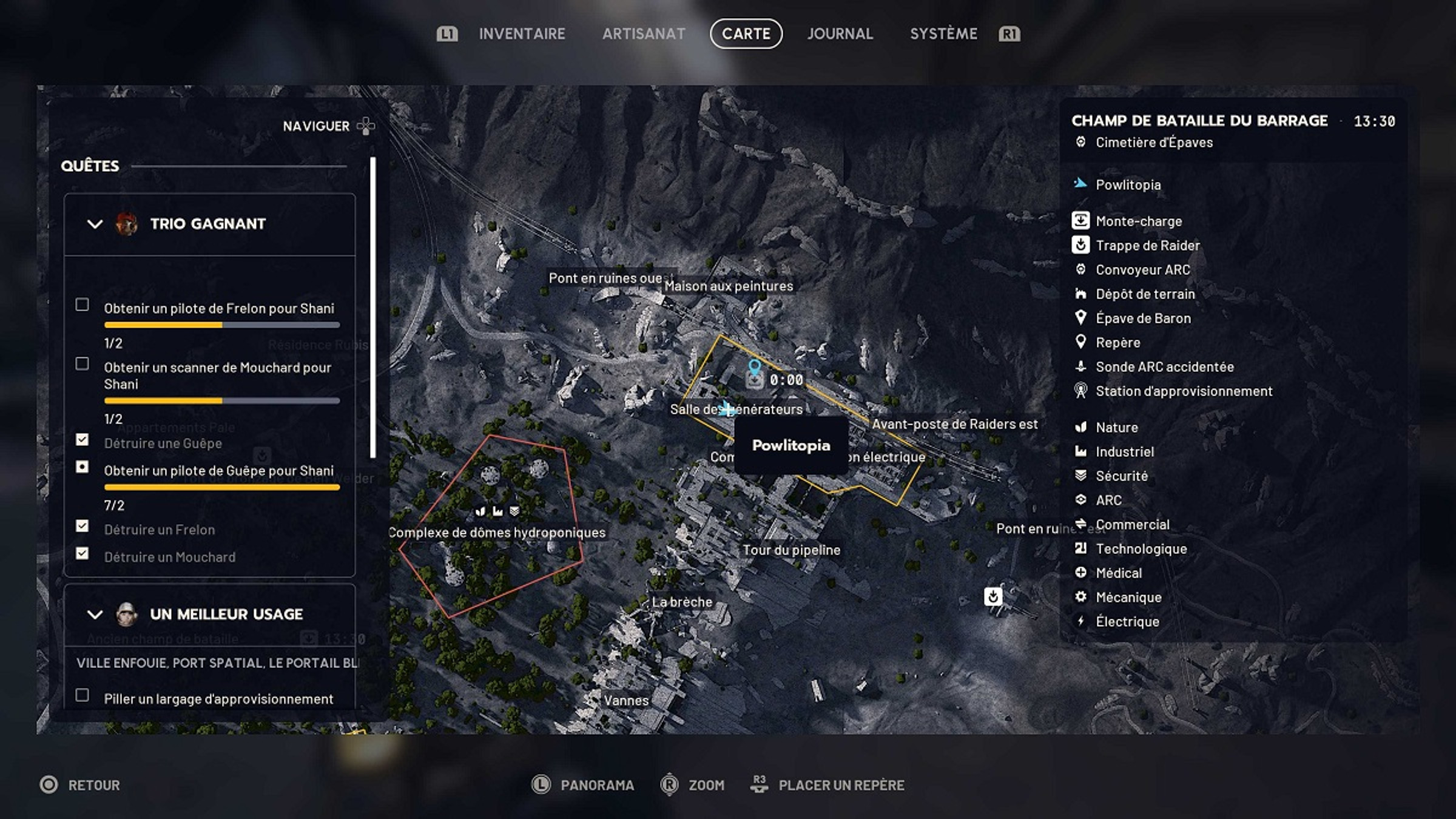Viewport: 1456px width, 819px height.
Task: Open the JOURNAL tab
Action: (x=841, y=34)
